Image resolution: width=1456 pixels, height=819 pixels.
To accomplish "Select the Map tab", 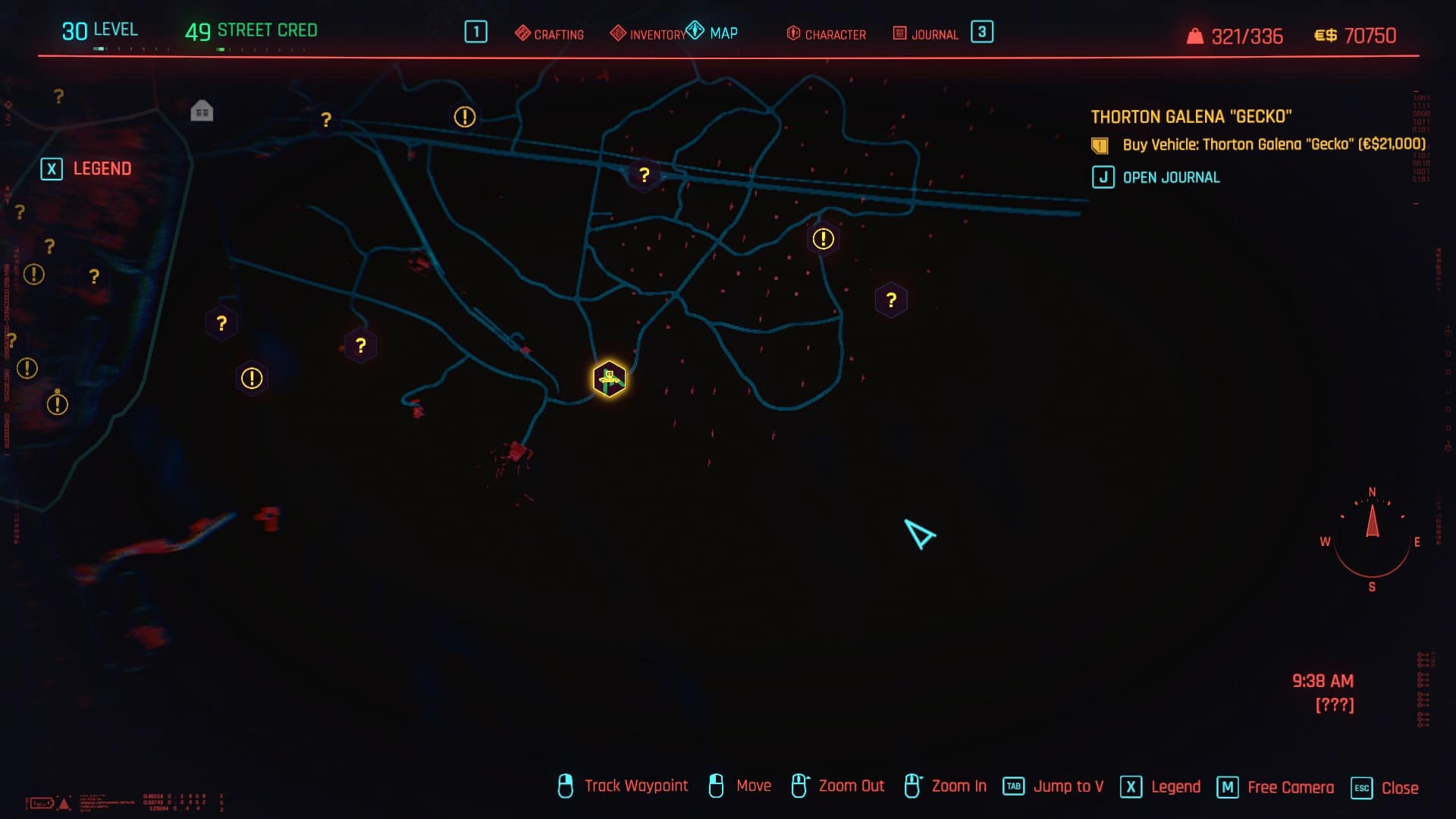I will point(713,33).
